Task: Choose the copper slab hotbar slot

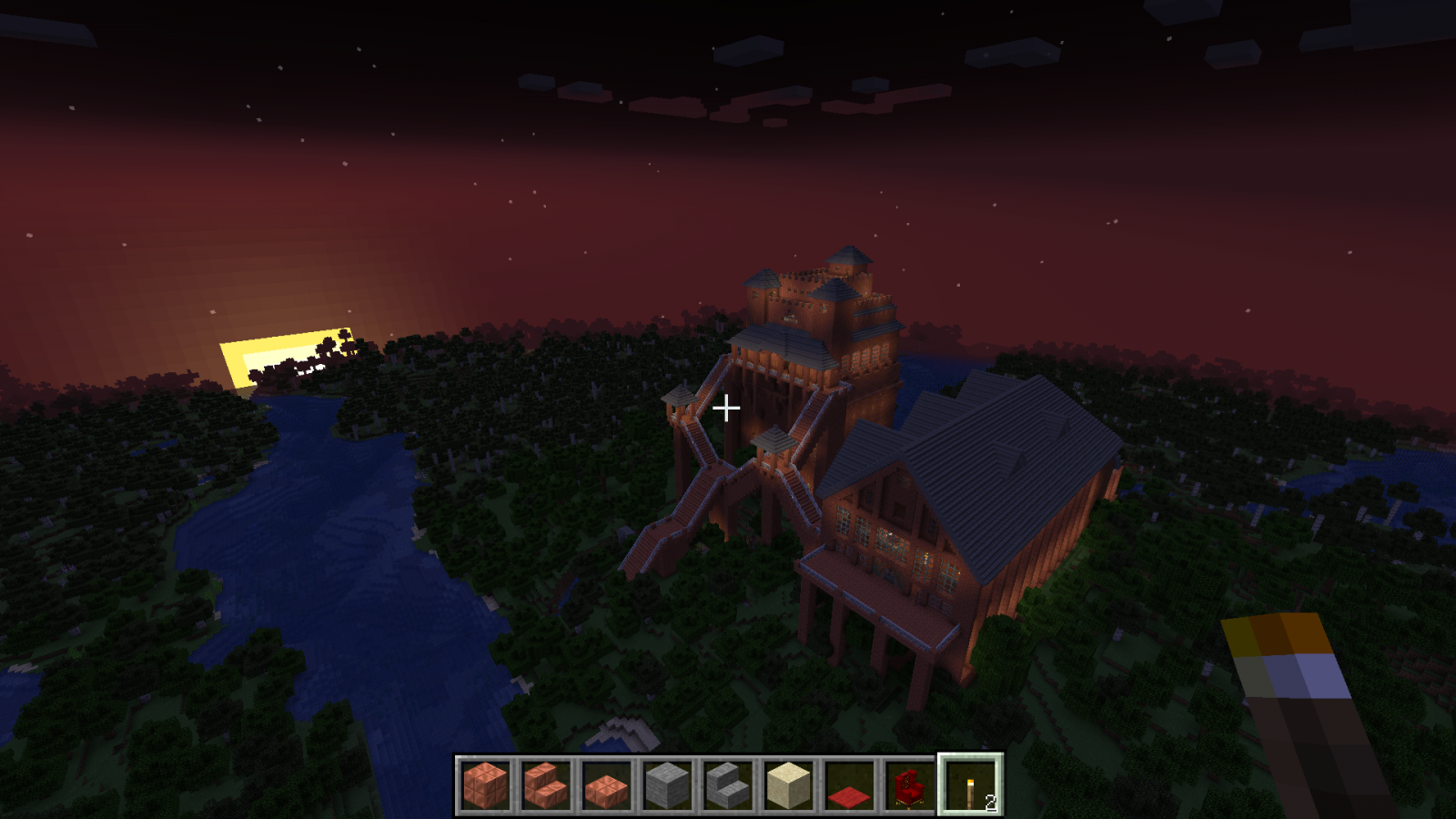Action: 606,784
